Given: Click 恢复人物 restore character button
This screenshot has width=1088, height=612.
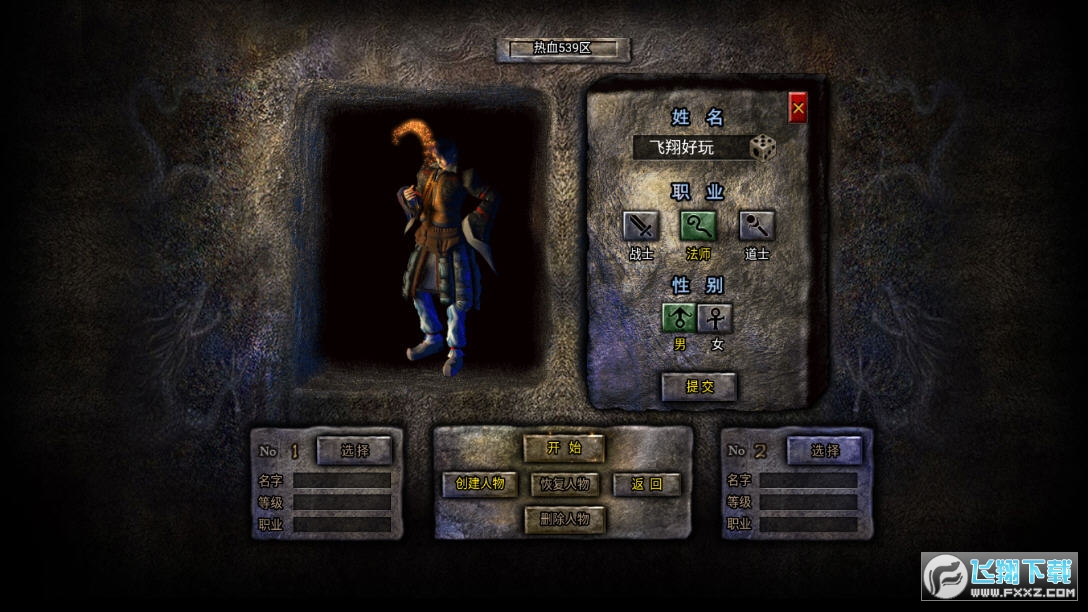Looking at the screenshot, I should coord(564,484).
